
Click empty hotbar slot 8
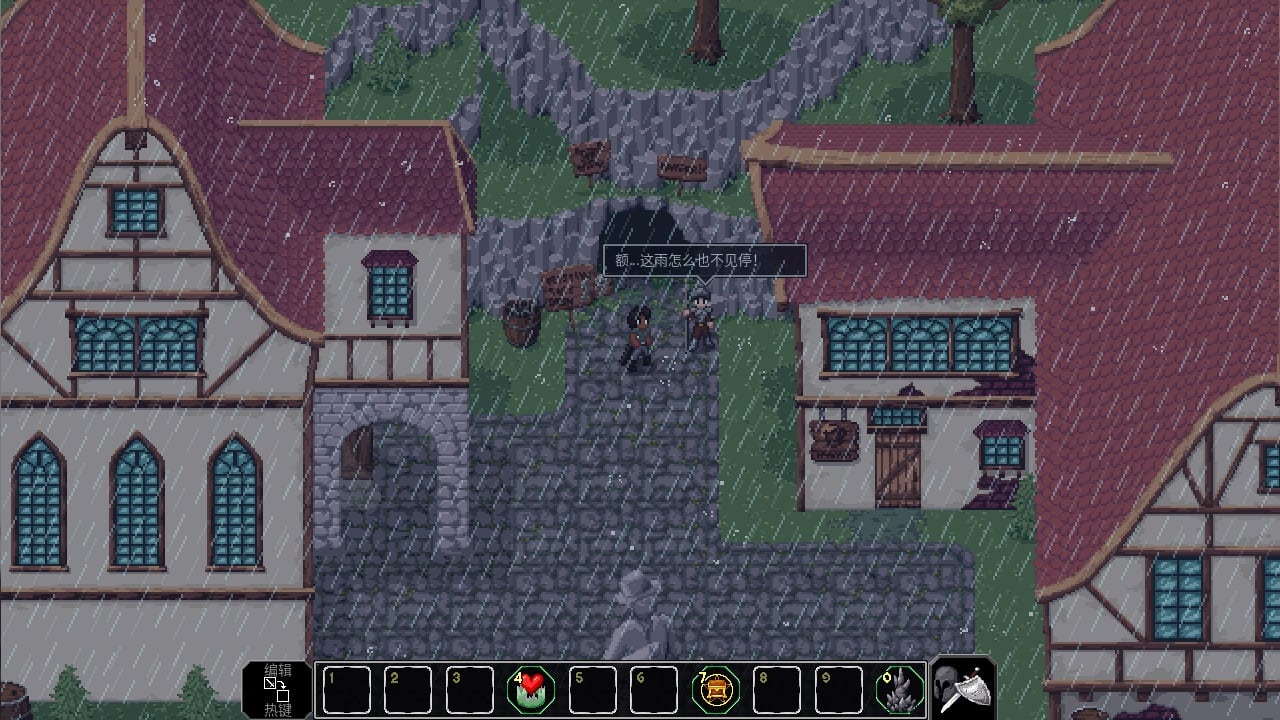click(x=777, y=690)
